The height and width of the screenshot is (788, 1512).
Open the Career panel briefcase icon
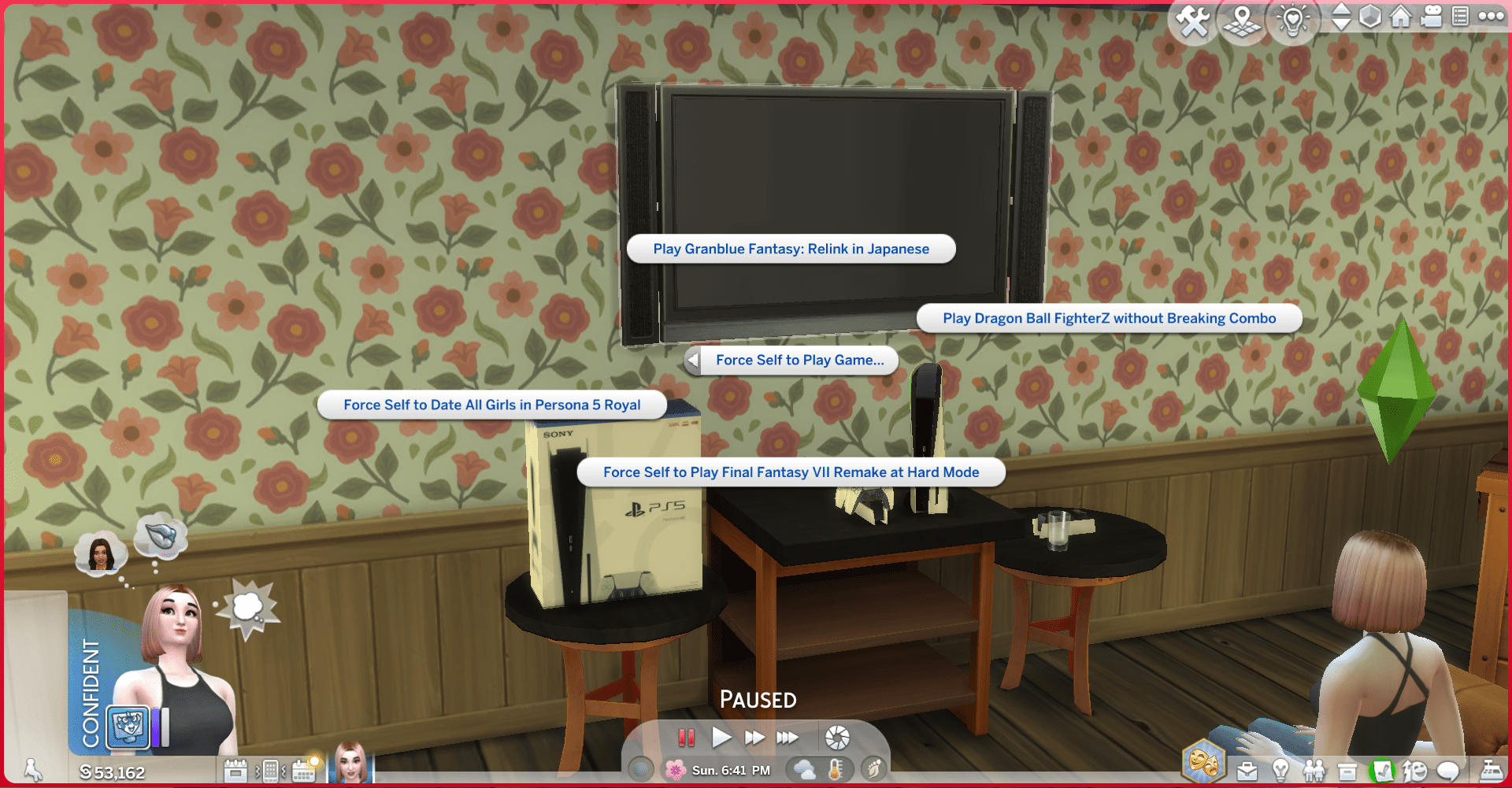click(x=1248, y=770)
